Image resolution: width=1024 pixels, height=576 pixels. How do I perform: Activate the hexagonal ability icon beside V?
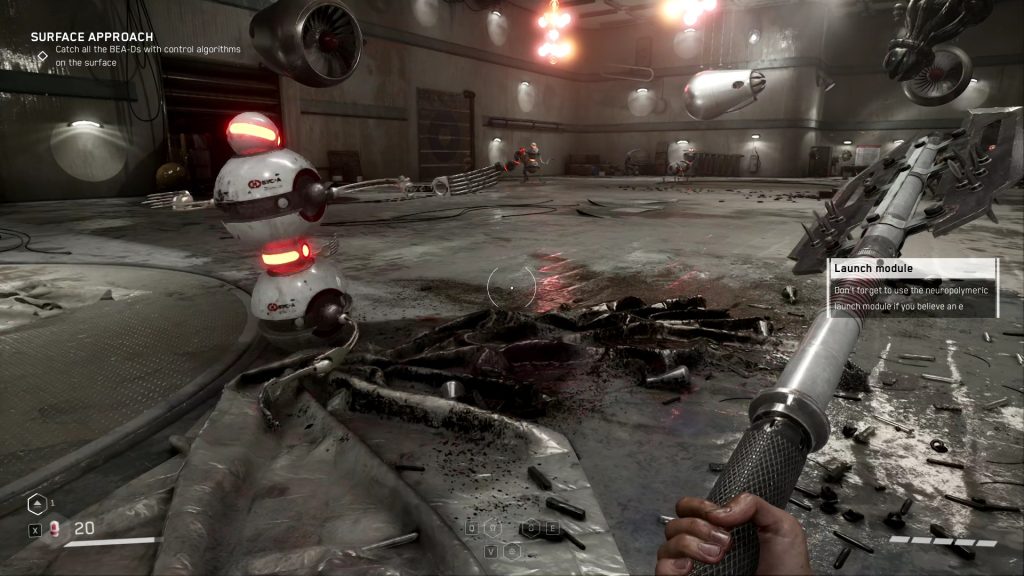(x=512, y=551)
